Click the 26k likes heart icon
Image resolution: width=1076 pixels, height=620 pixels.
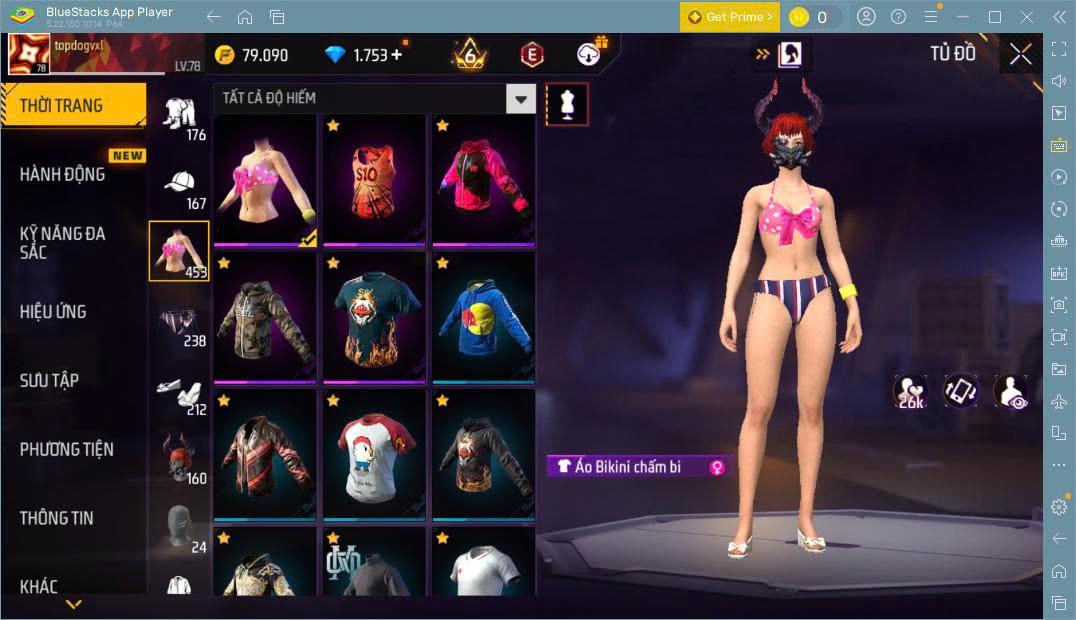(910, 392)
